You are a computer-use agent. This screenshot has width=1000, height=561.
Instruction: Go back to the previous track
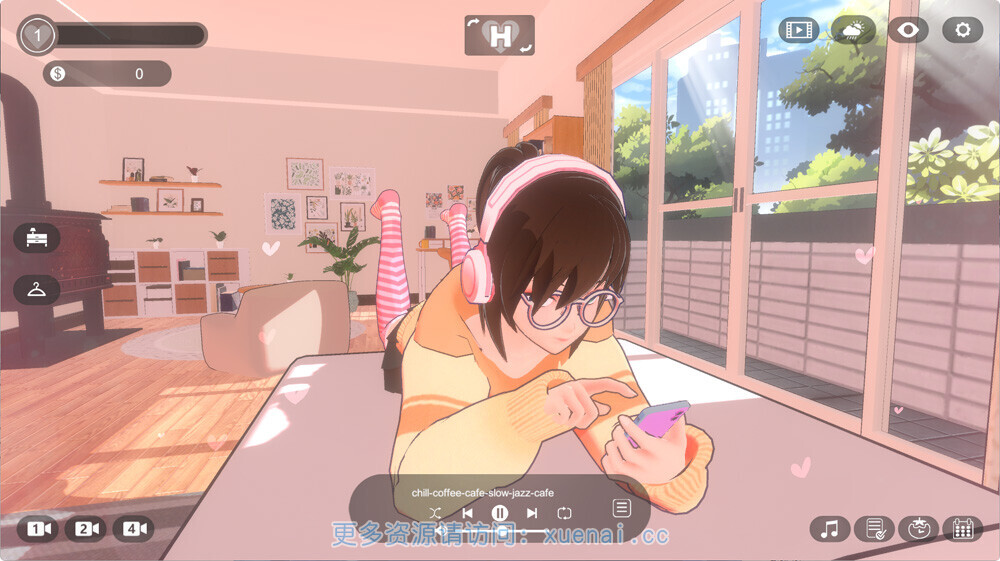[467, 513]
